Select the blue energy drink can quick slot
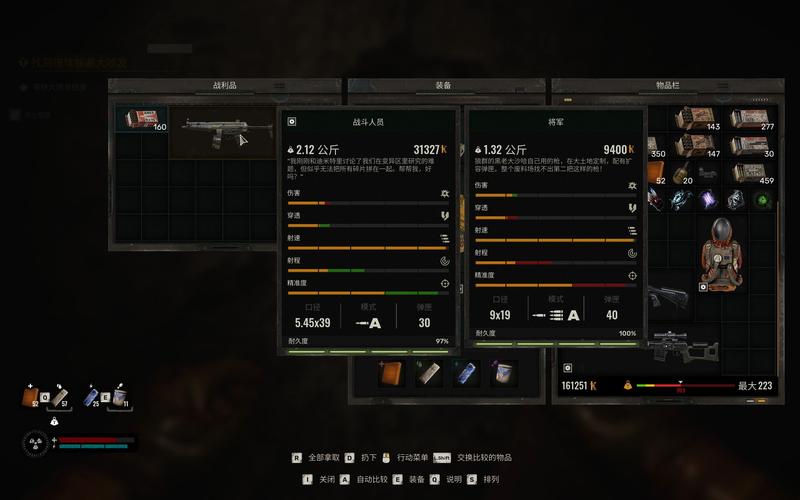 tap(466, 373)
